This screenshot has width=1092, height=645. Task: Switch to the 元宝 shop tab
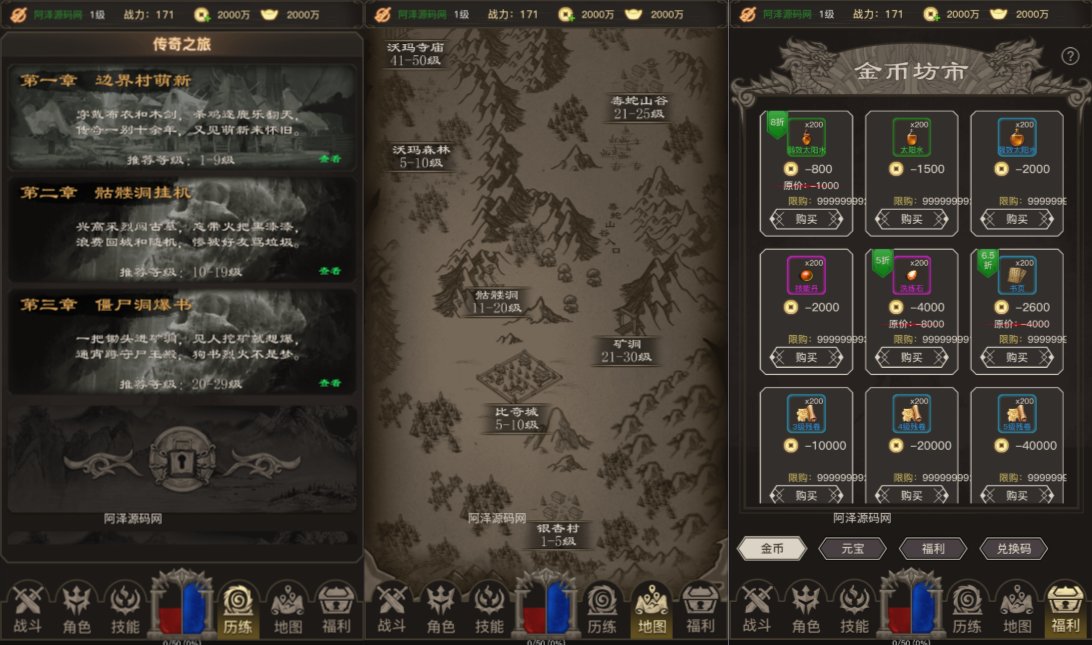pos(852,548)
